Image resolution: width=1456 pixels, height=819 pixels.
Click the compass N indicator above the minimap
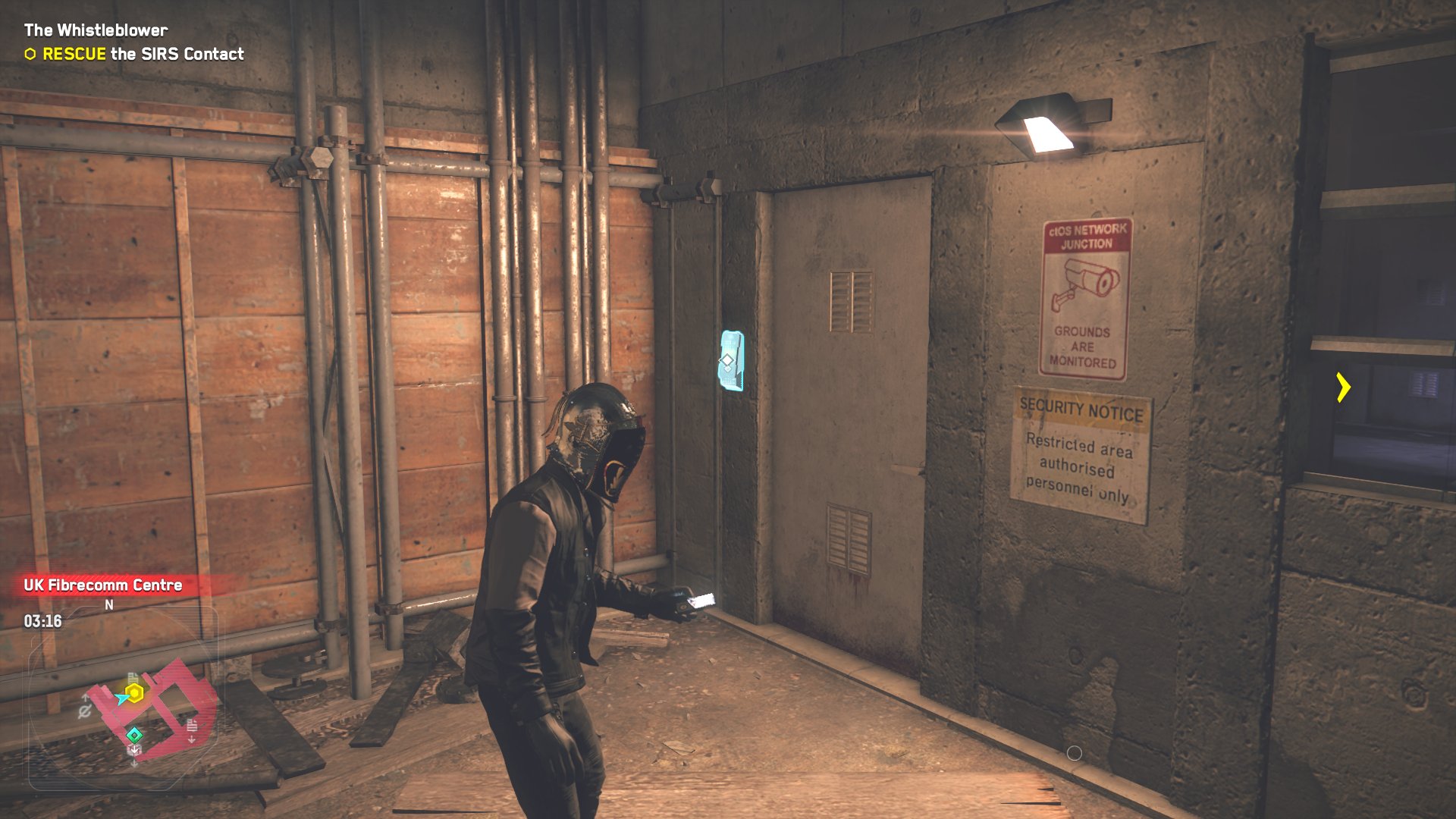click(x=109, y=604)
